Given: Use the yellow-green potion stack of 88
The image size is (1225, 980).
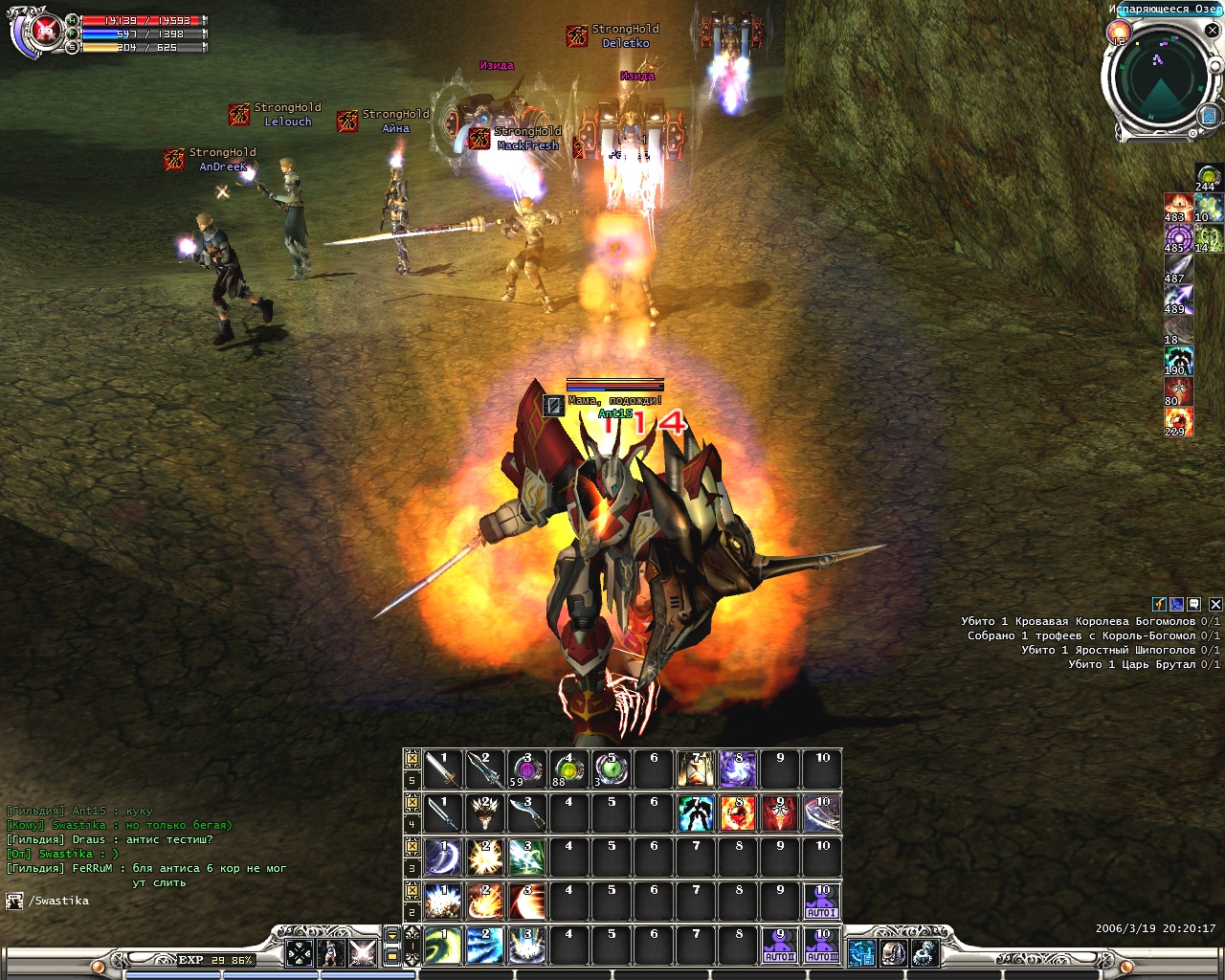Looking at the screenshot, I should point(568,769).
